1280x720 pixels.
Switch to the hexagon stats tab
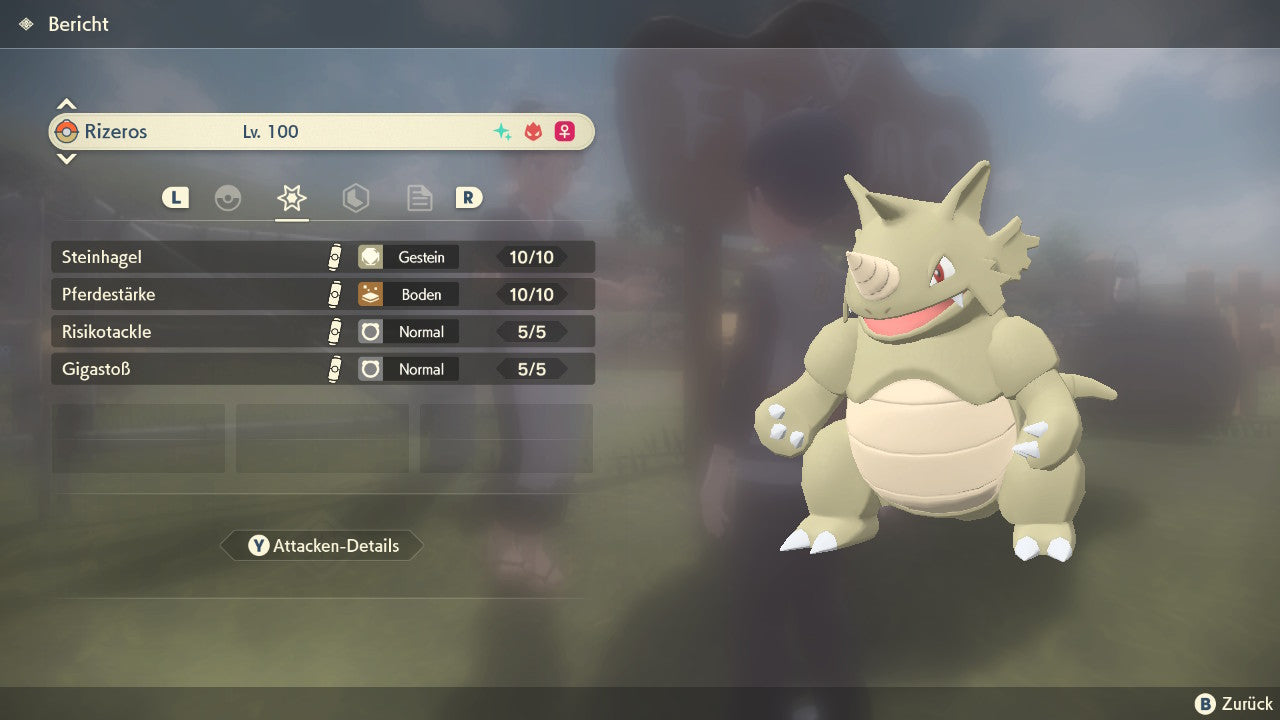pos(356,198)
